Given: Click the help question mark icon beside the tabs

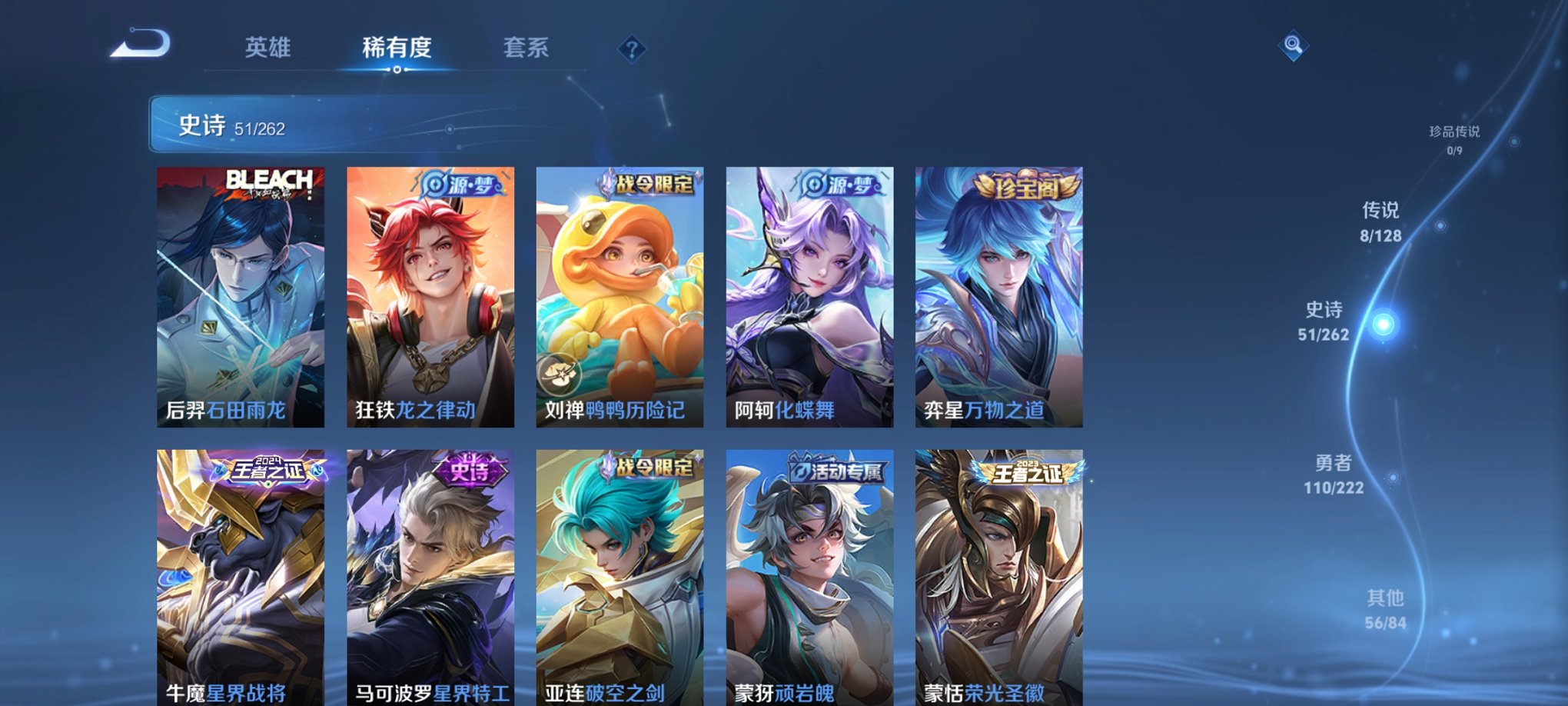Looking at the screenshot, I should coord(632,48).
